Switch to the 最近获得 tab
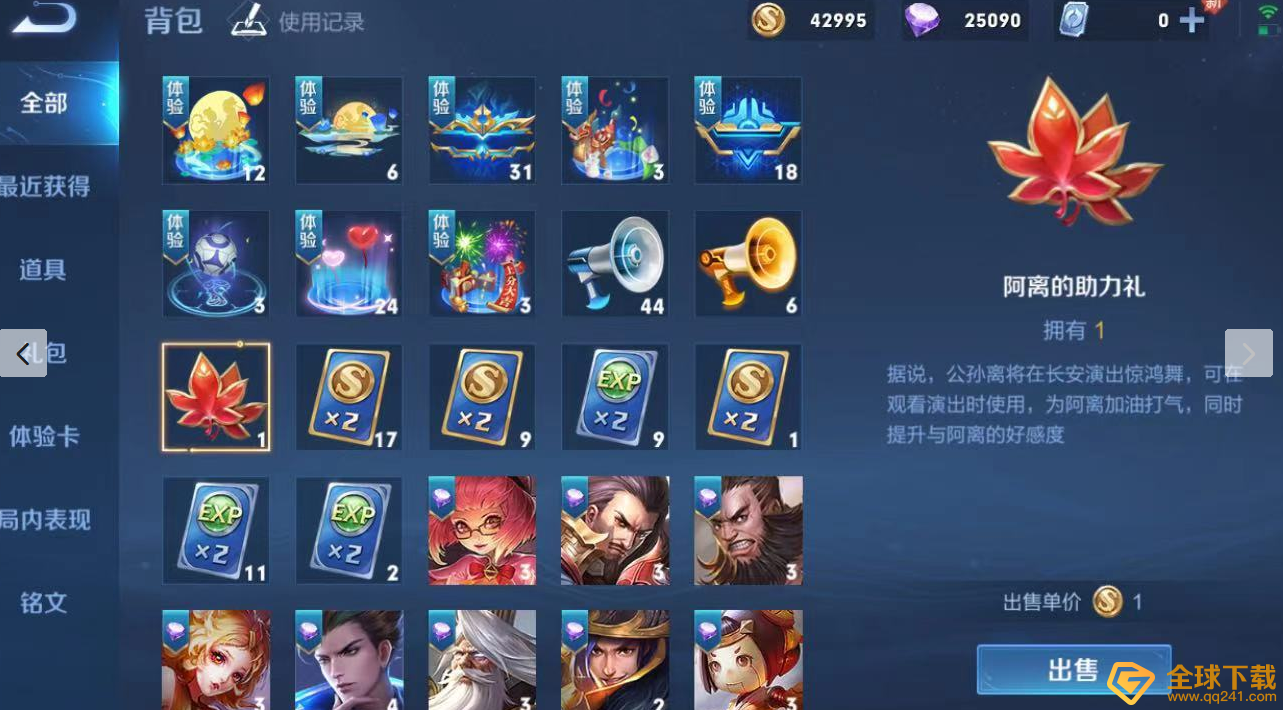 [x=45, y=186]
